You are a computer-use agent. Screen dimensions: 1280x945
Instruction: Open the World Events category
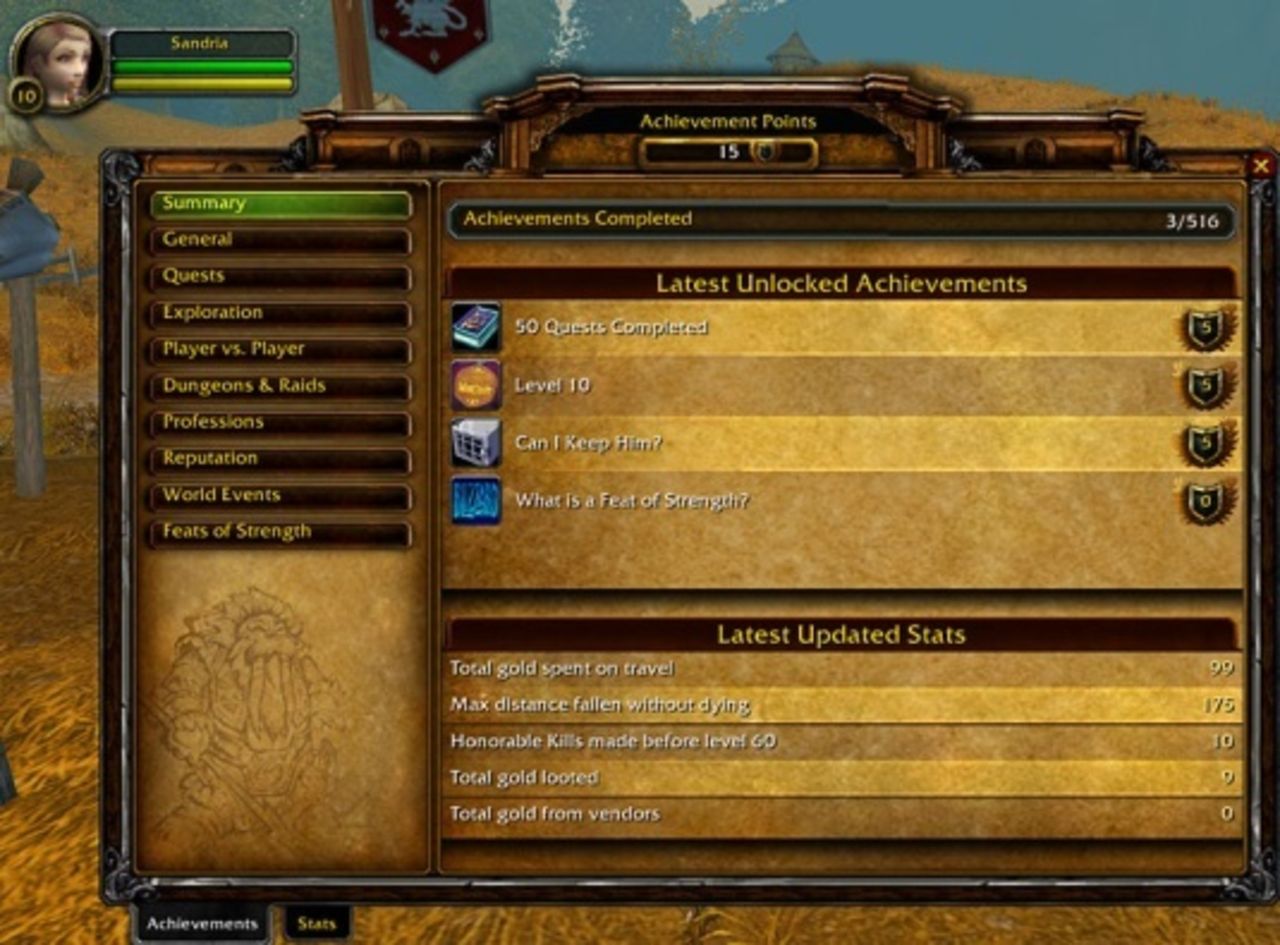tap(280, 495)
